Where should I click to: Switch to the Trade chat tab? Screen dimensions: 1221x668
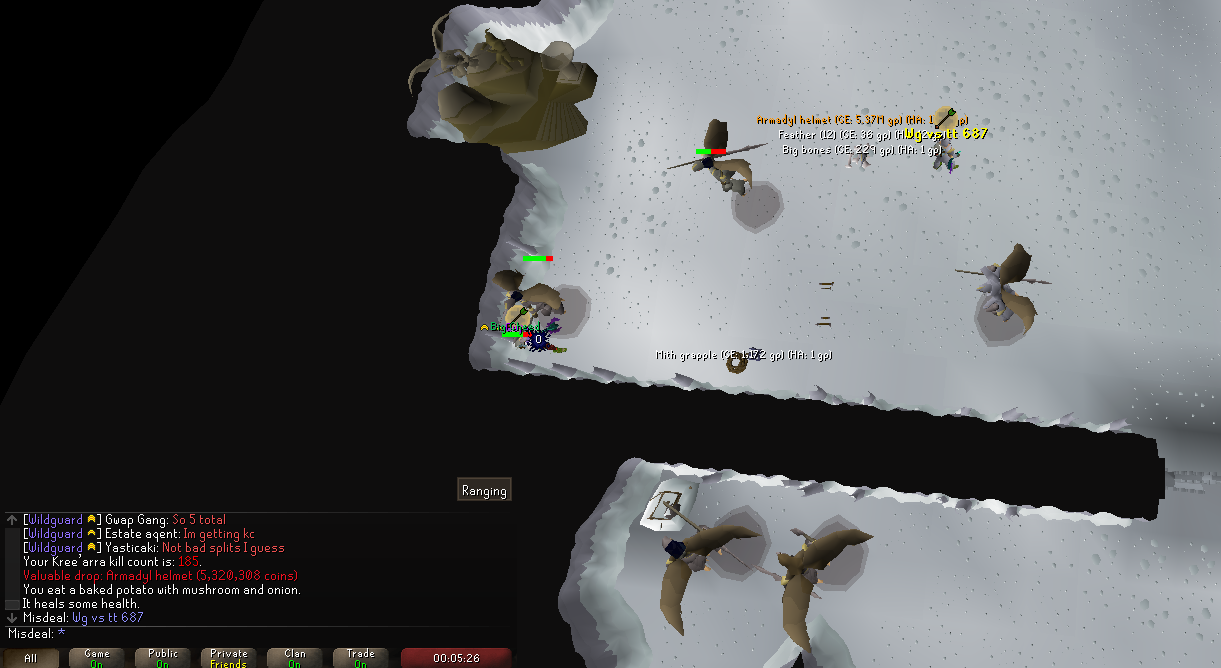tap(361, 658)
